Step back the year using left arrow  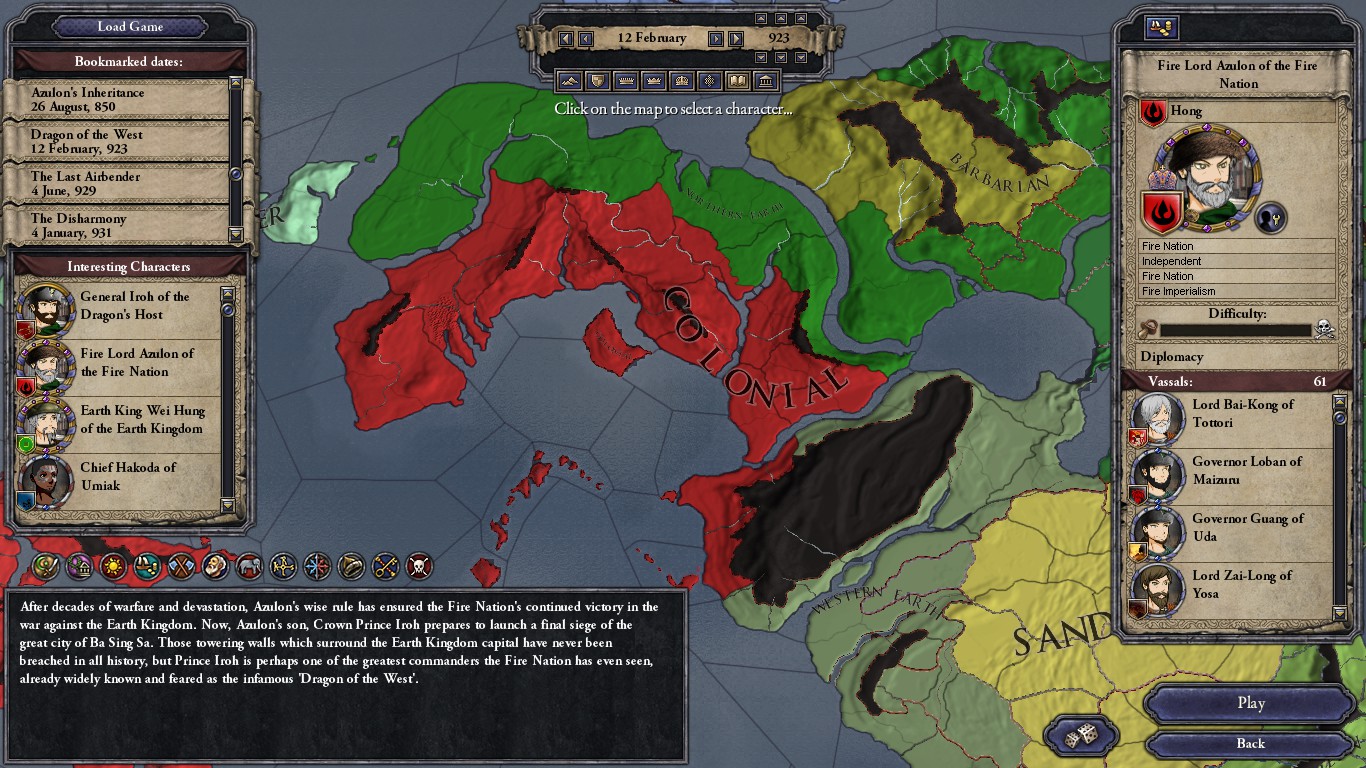[x=567, y=37]
